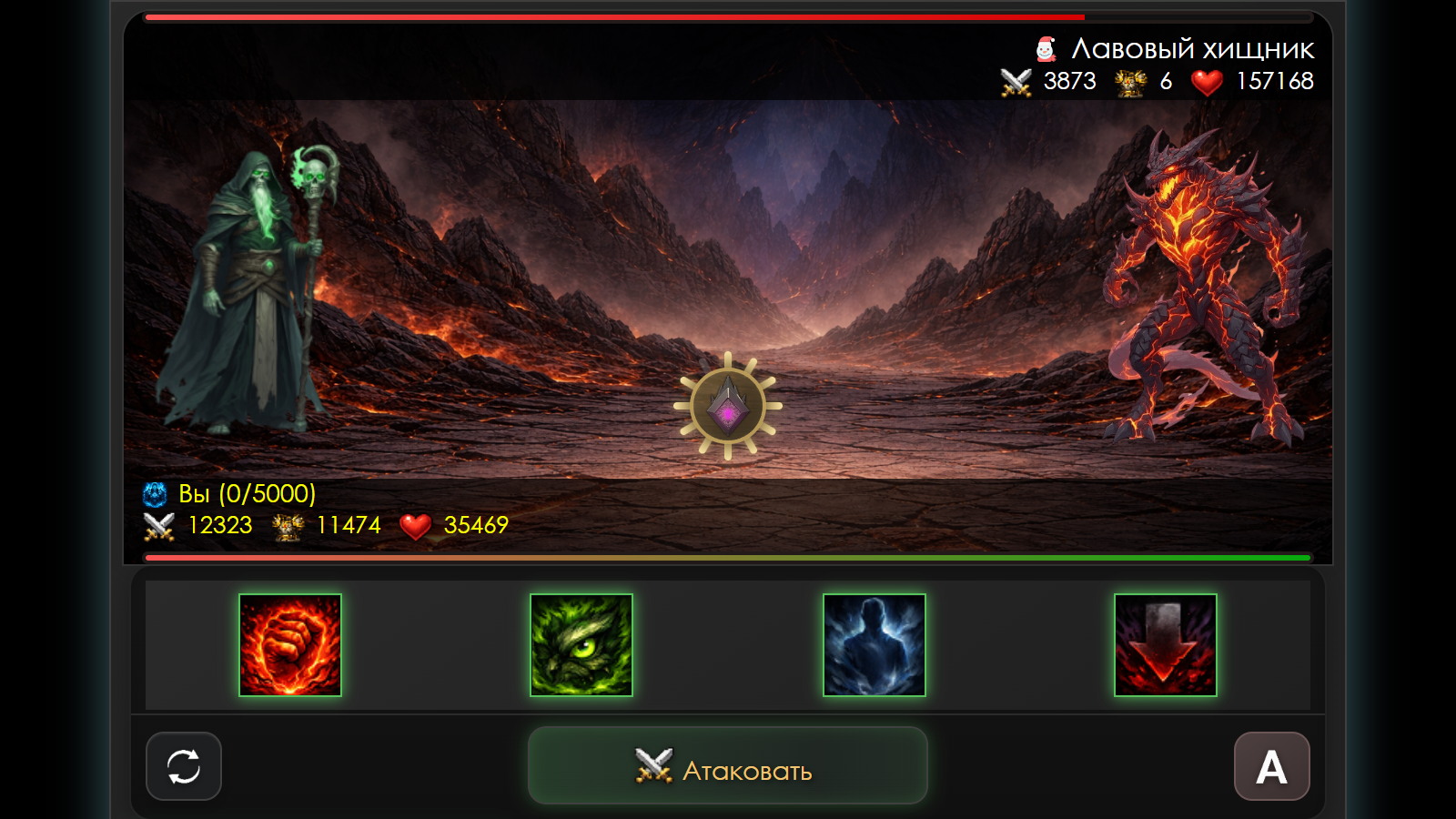Click the circular arrows refresh button
The height and width of the screenshot is (819, 1456).
click(184, 766)
